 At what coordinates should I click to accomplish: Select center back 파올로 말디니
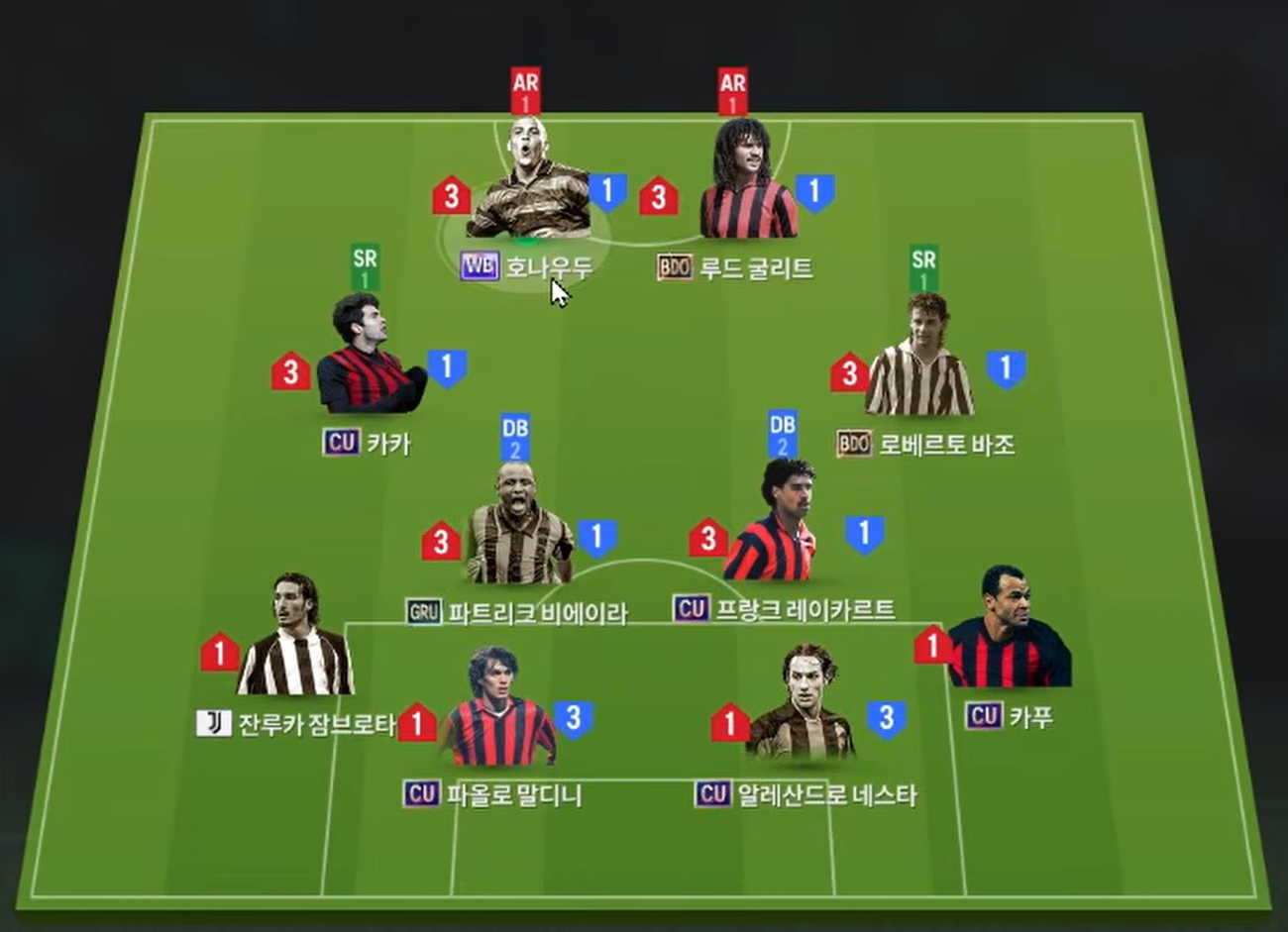tap(497, 715)
